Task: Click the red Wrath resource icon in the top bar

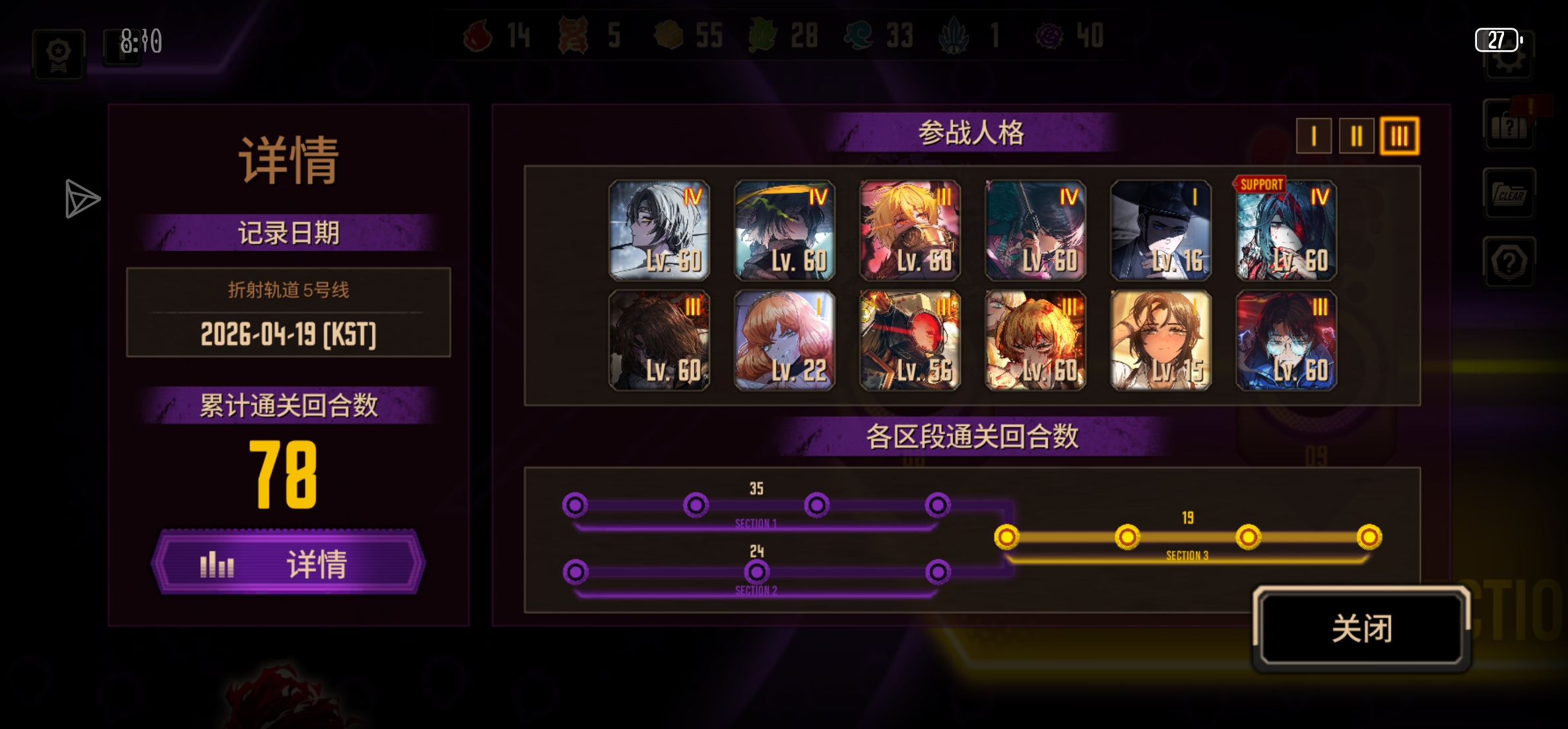Action: (476, 36)
